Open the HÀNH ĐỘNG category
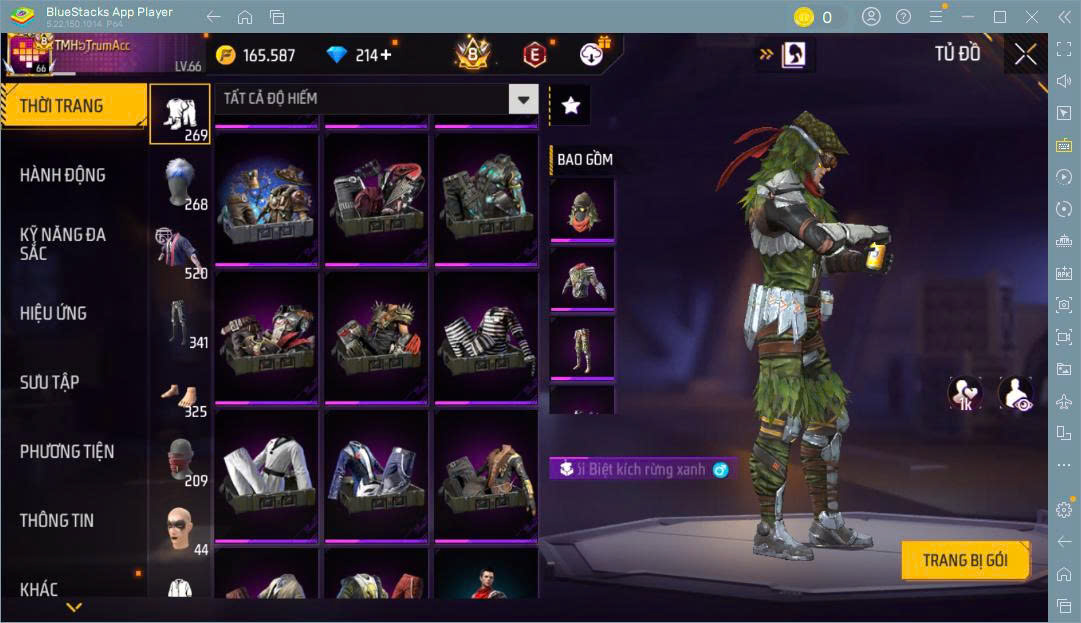Screen dimensions: 1081x623 [63, 175]
